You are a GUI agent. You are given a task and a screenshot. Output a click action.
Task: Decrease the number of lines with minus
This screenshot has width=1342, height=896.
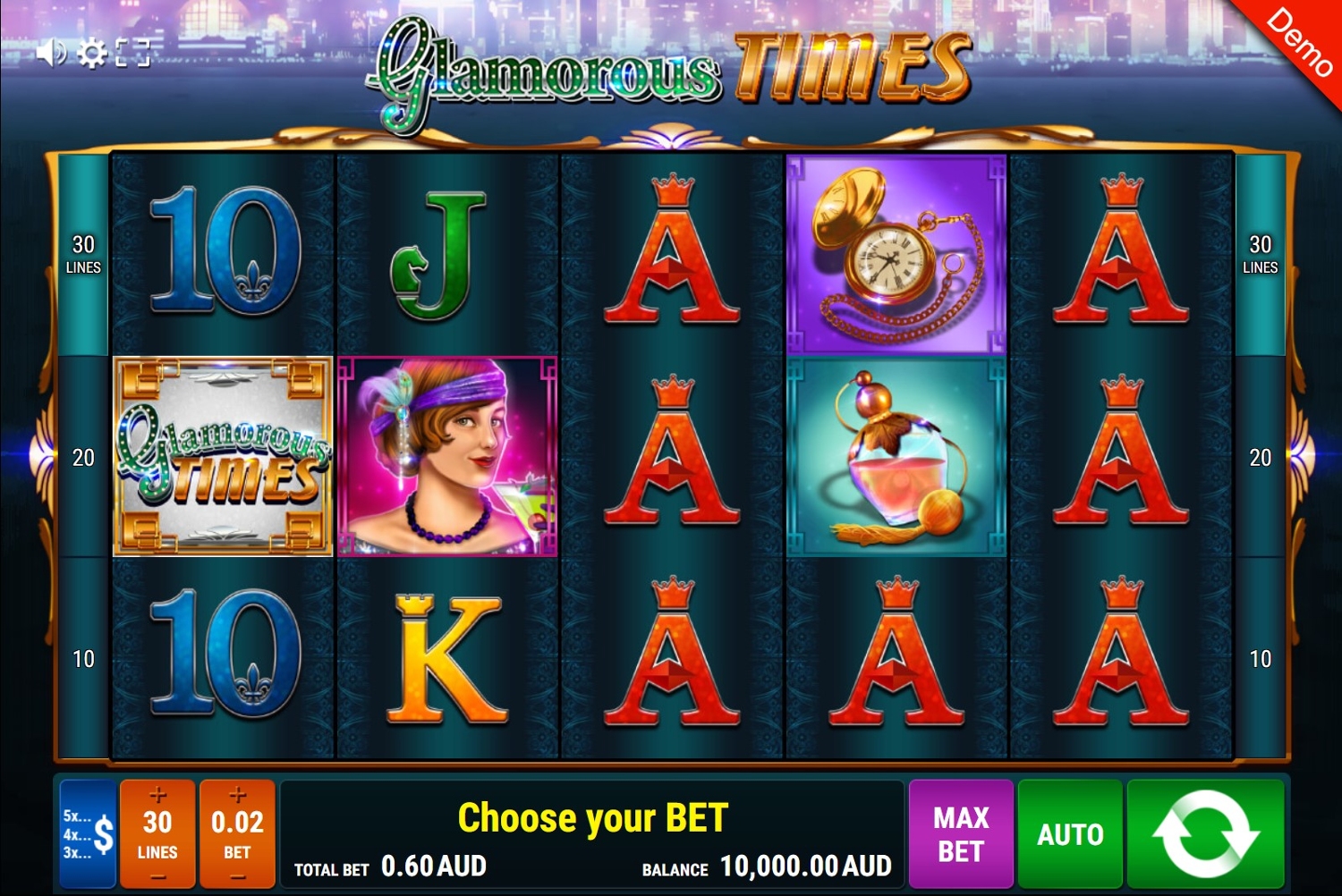(x=157, y=876)
